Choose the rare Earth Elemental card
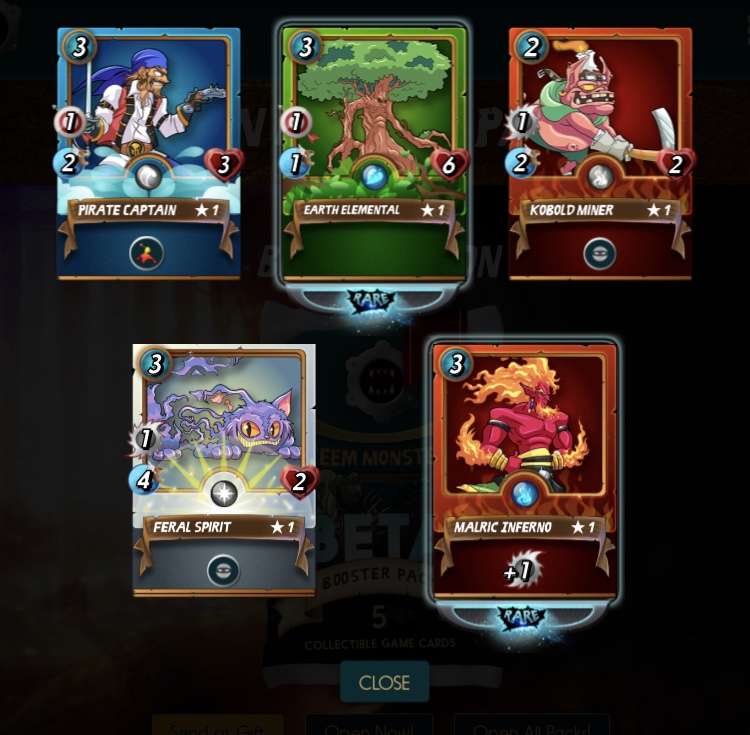Screen dimensions: 750x735 click(374, 152)
